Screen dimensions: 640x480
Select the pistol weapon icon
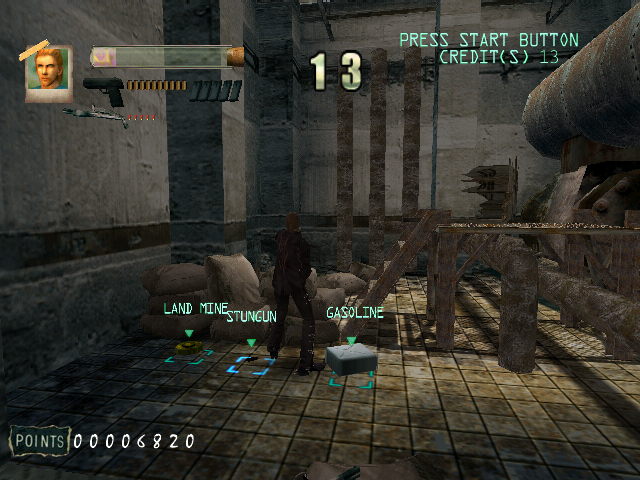pyautogui.click(x=103, y=91)
